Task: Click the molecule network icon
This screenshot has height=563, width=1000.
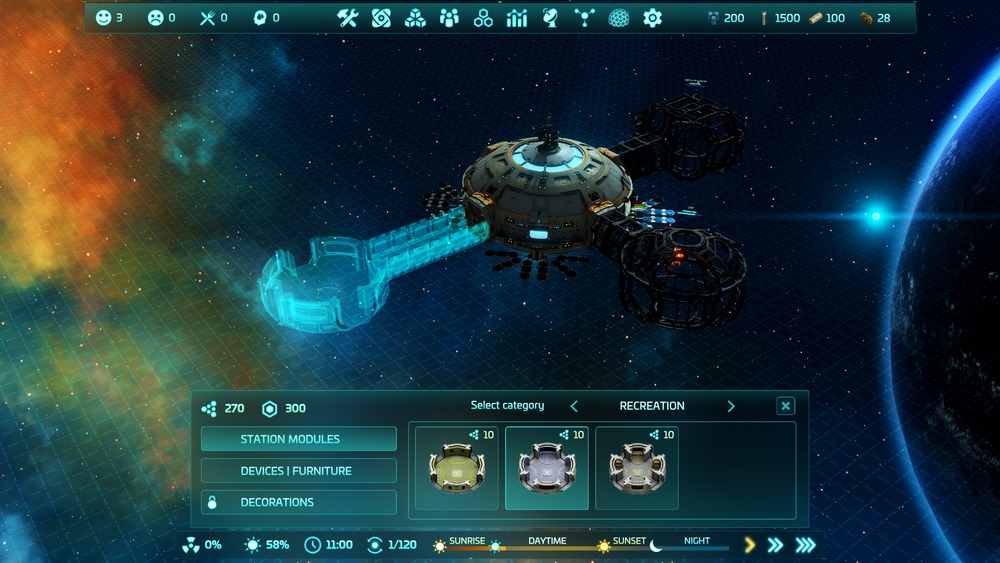Action: pyautogui.click(x=585, y=18)
